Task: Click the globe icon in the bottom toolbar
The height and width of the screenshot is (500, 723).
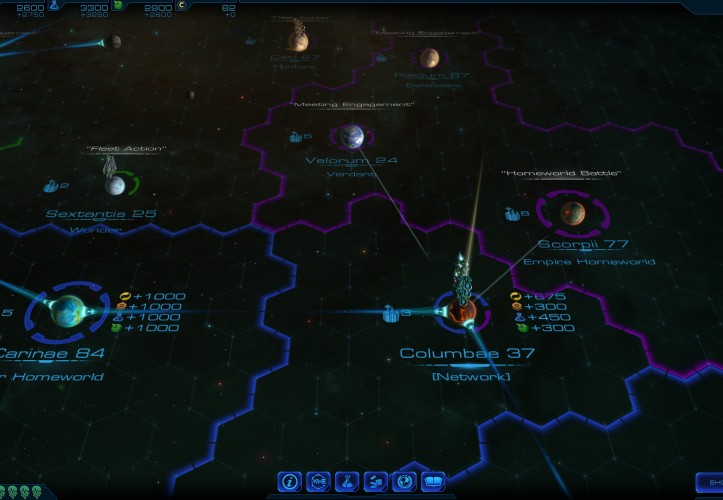Action: [x=404, y=481]
